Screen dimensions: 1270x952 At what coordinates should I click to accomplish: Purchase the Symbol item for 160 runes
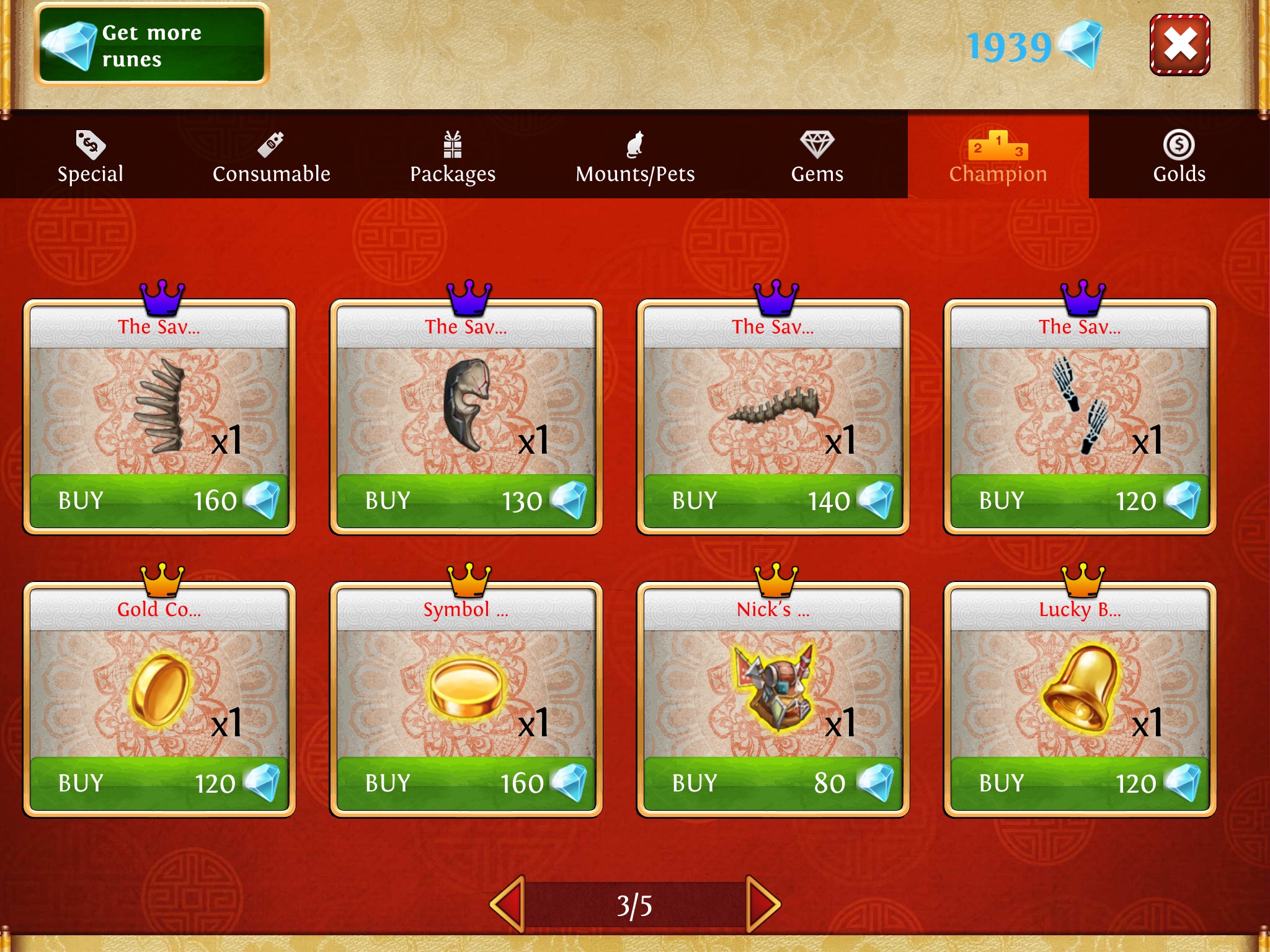tap(466, 783)
